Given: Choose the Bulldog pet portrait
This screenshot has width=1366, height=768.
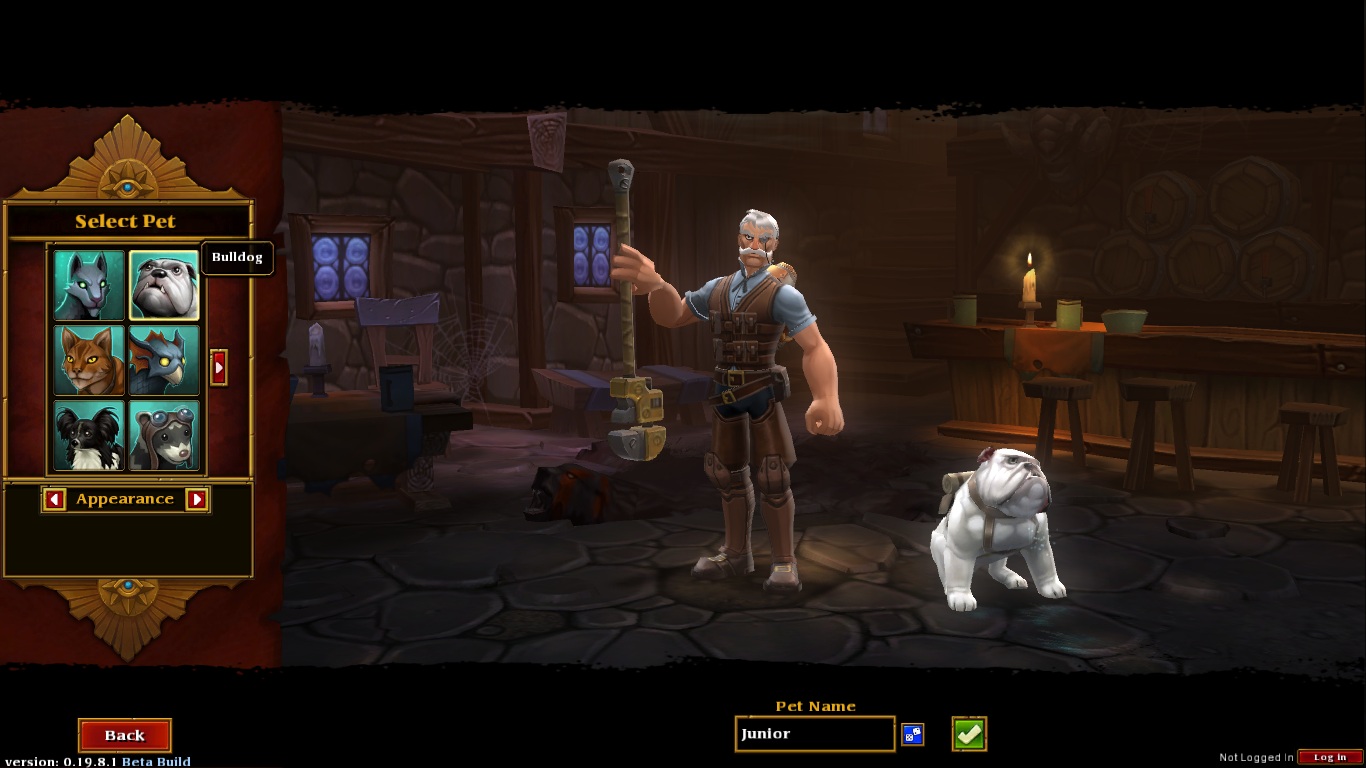Looking at the screenshot, I should [x=164, y=285].
